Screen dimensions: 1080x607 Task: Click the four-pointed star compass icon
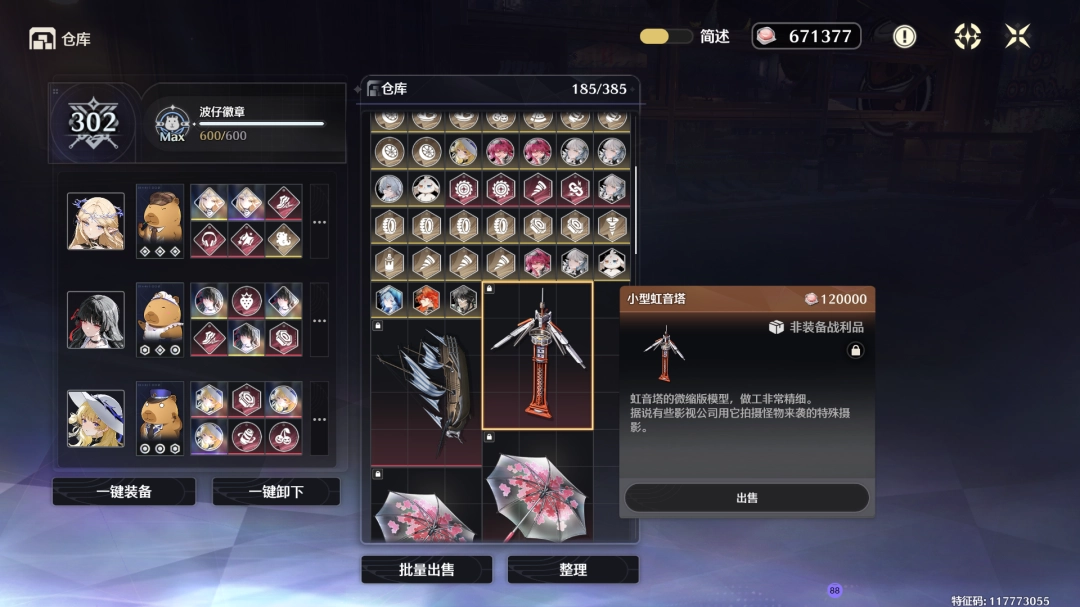(x=967, y=36)
